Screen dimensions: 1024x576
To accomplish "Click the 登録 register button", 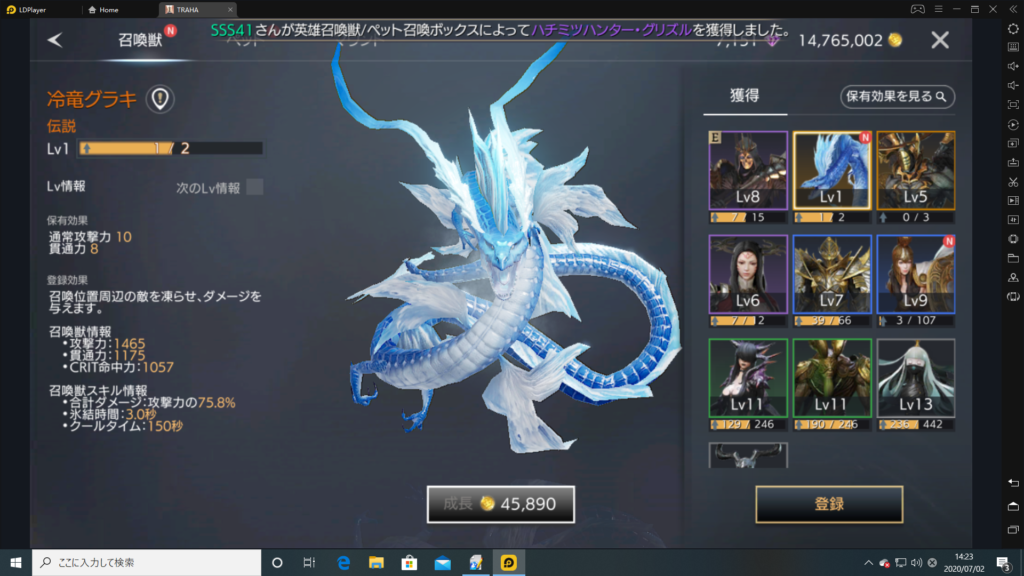I will click(x=829, y=504).
